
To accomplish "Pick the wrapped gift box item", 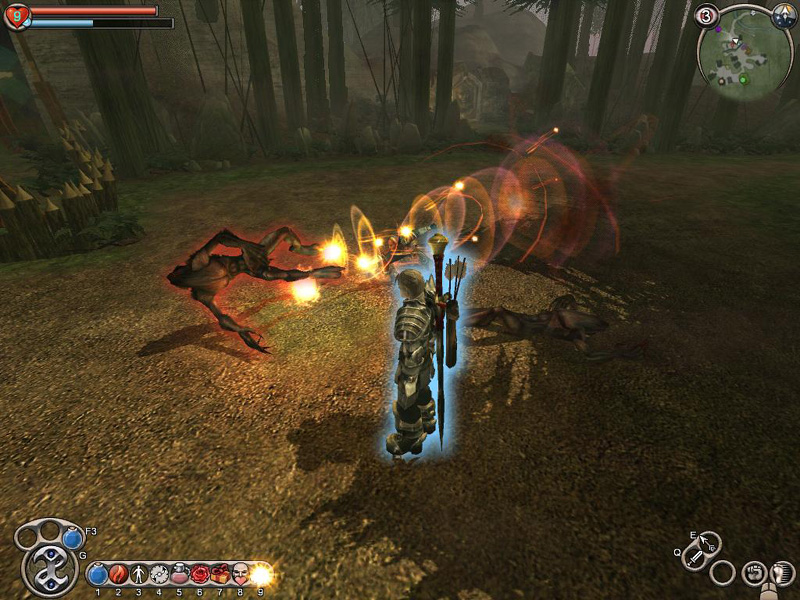I will pos(219,575).
